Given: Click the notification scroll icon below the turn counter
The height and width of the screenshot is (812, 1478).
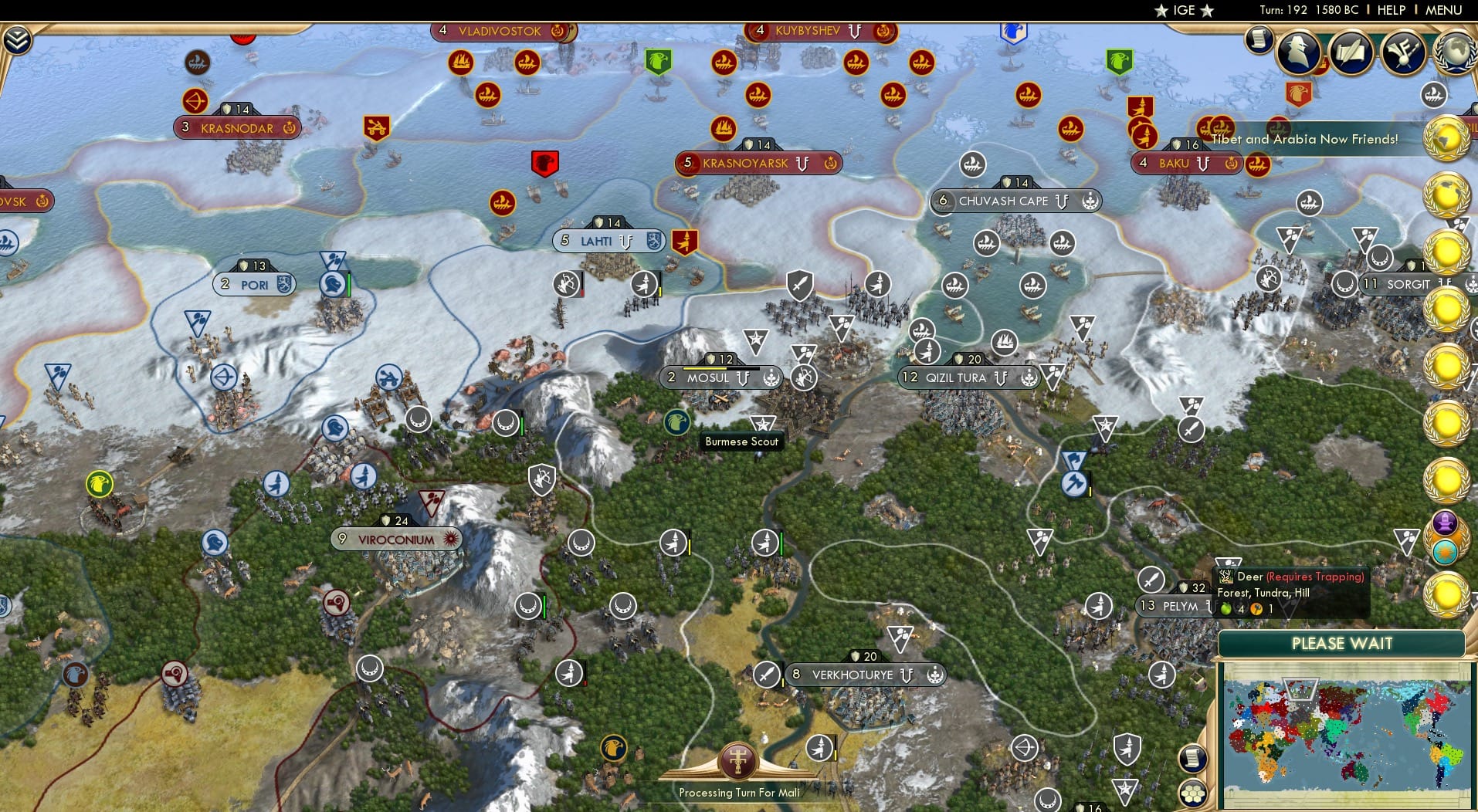Looking at the screenshot, I should [x=1259, y=40].
